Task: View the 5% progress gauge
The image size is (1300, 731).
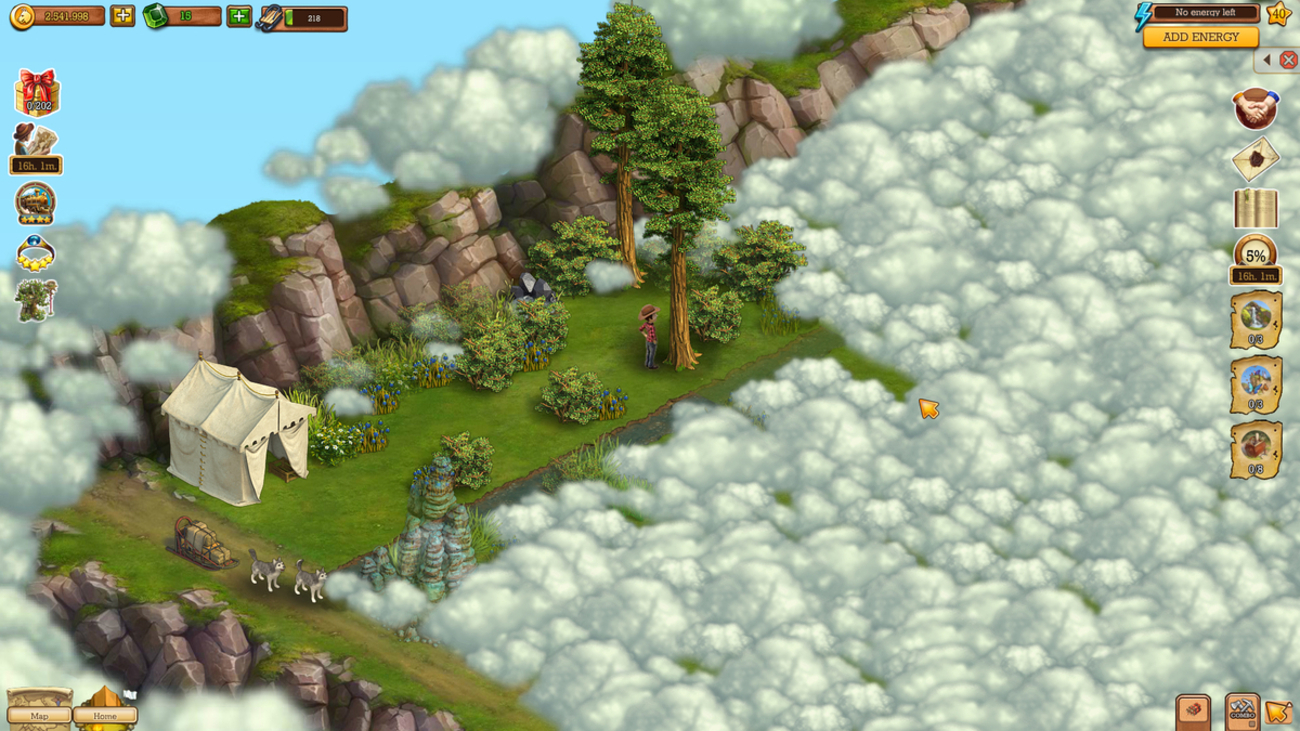Action: (x=1255, y=255)
